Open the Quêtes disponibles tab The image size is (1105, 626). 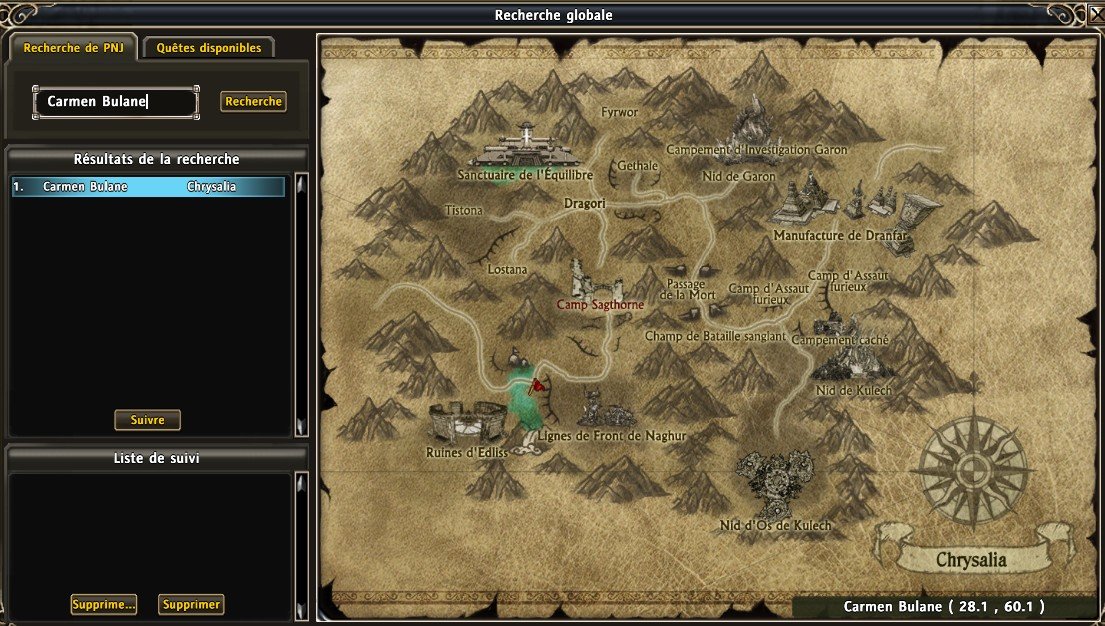208,47
